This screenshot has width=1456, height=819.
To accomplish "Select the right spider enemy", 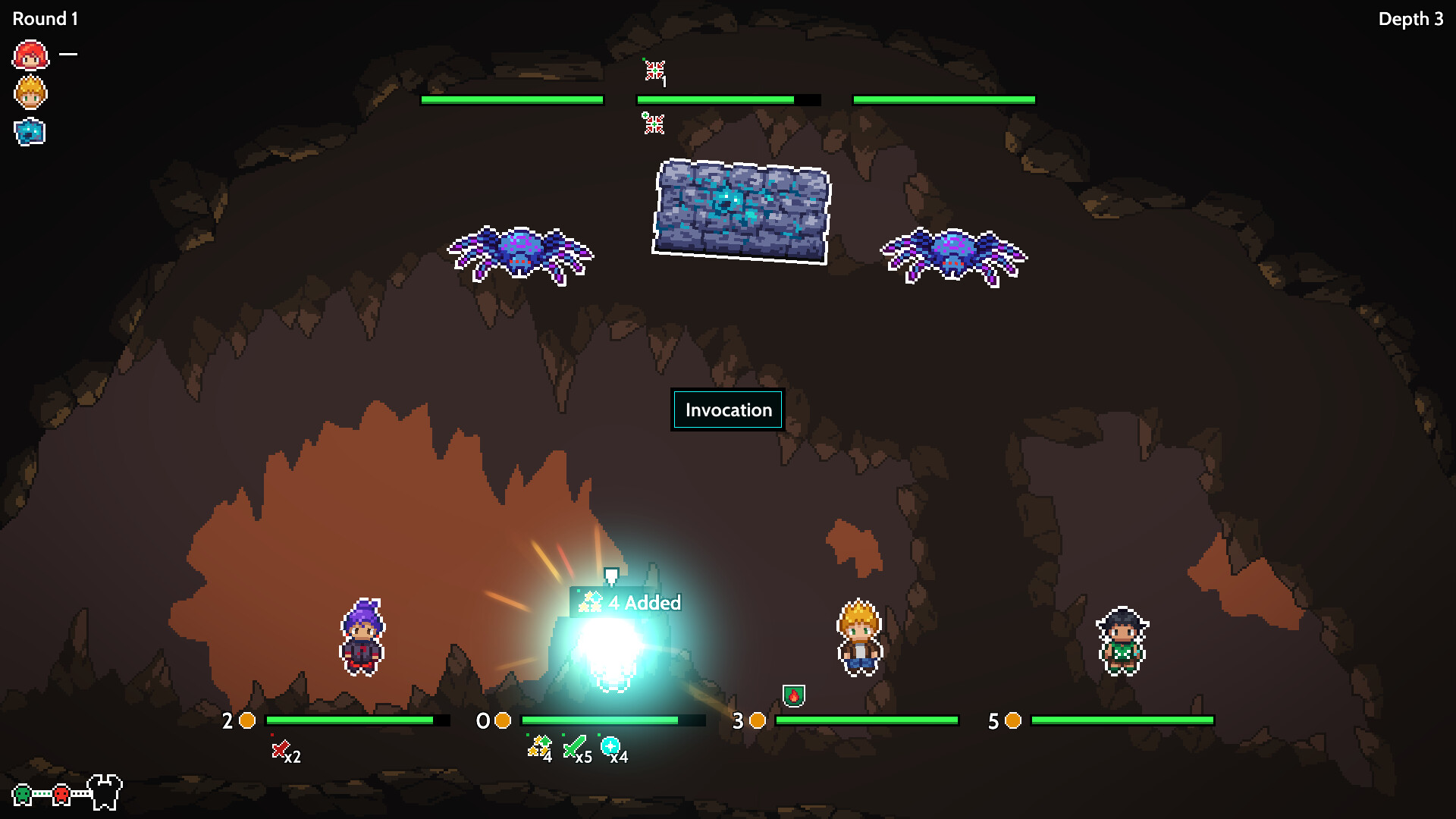I will tap(952, 250).
